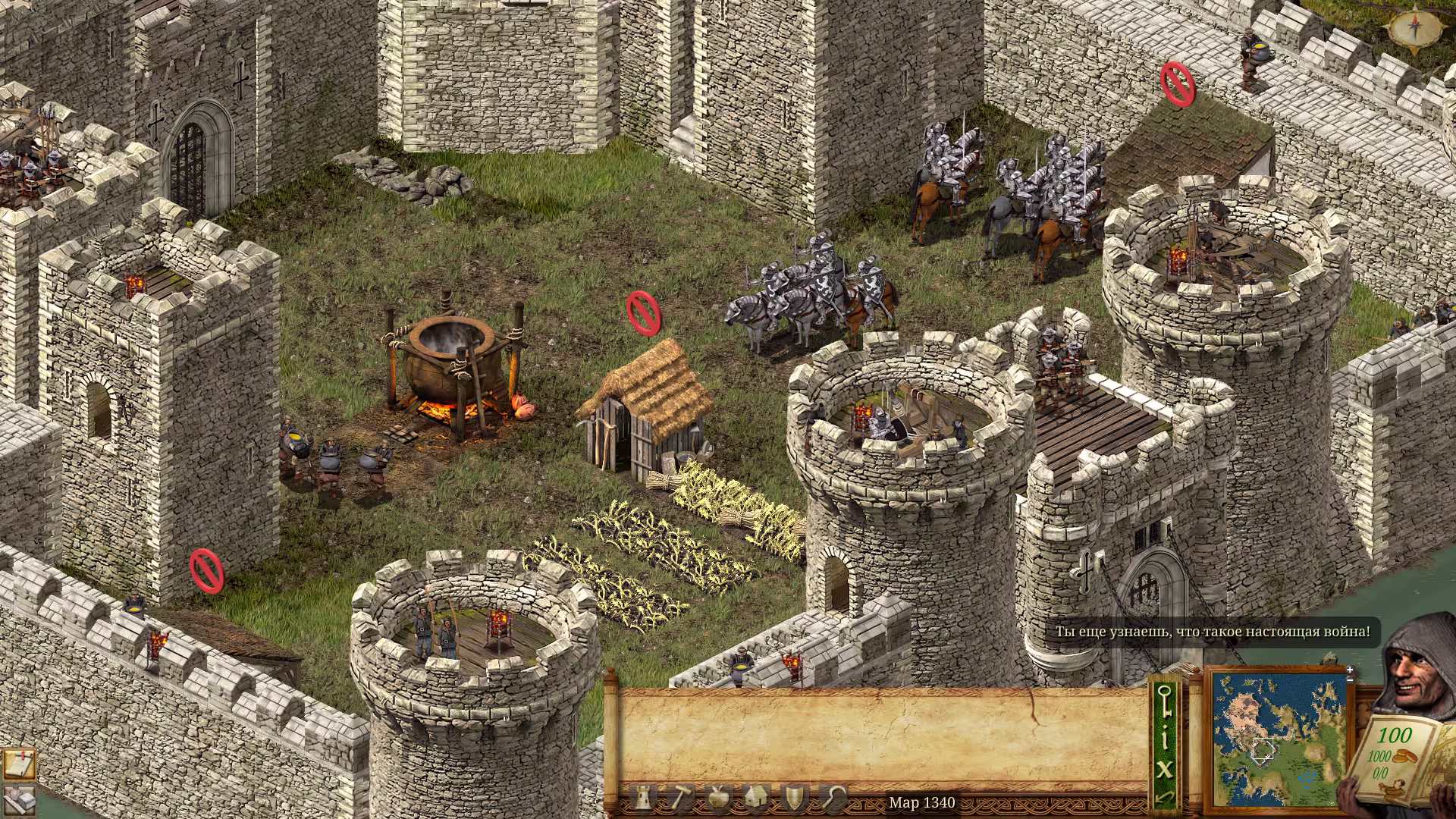Zoom out the minimap with minus

(x=1350, y=679)
